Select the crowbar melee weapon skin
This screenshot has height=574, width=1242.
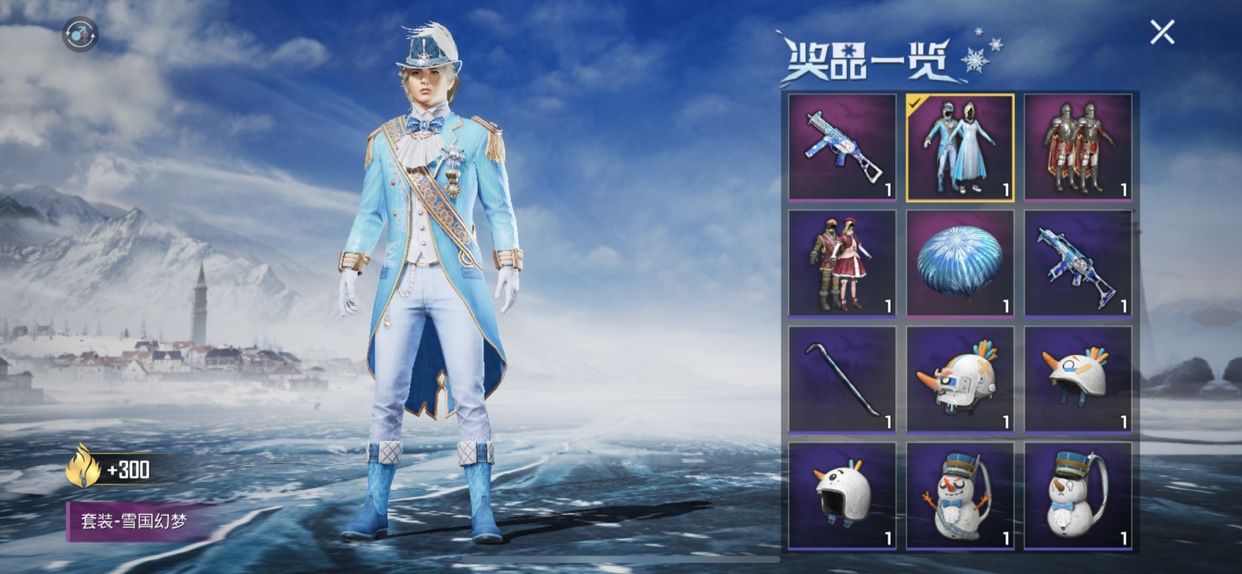click(842, 379)
